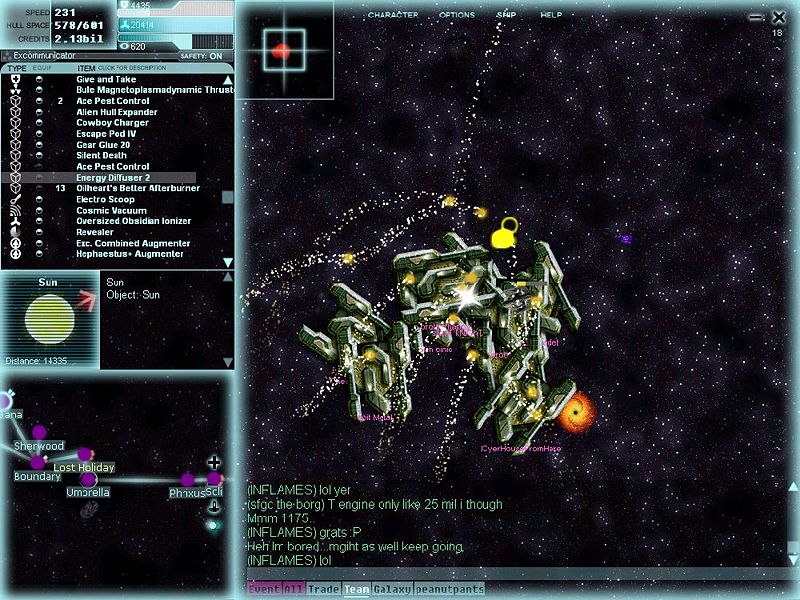Zoom in the galaxy map with plus
The image size is (800, 600).
(x=213, y=462)
